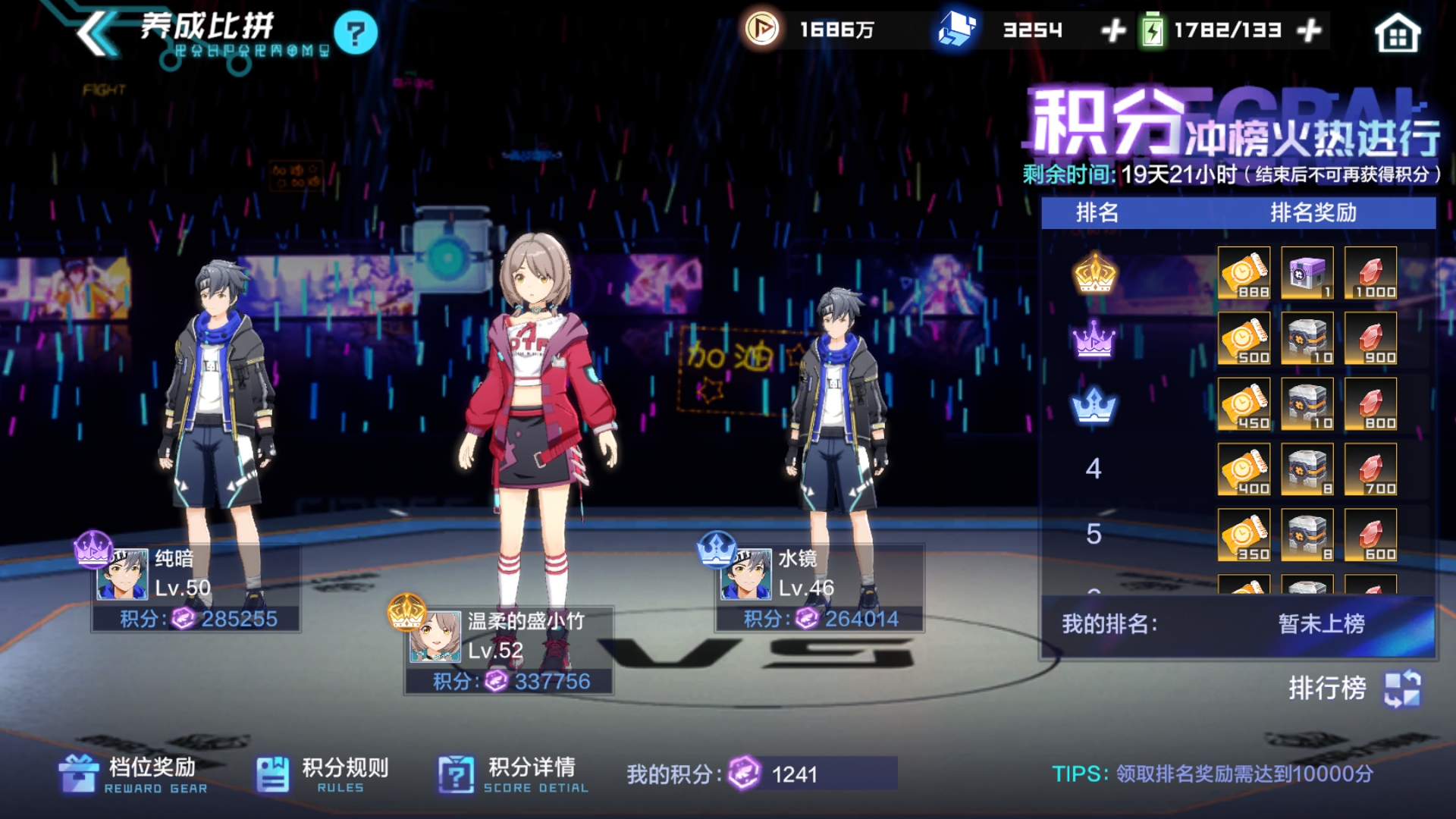This screenshot has height=819, width=1456.
Task: Go back using the double-arrow button
Action: [97, 33]
